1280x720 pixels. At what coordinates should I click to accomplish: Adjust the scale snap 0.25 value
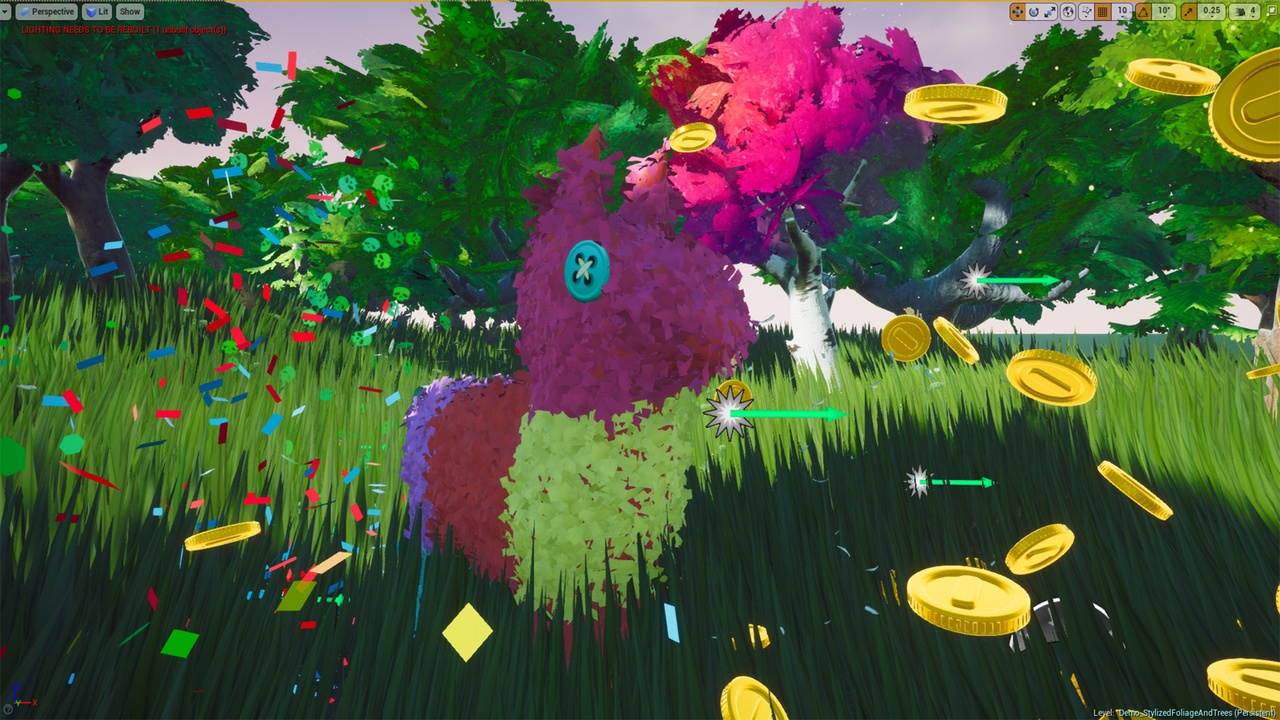(1214, 11)
